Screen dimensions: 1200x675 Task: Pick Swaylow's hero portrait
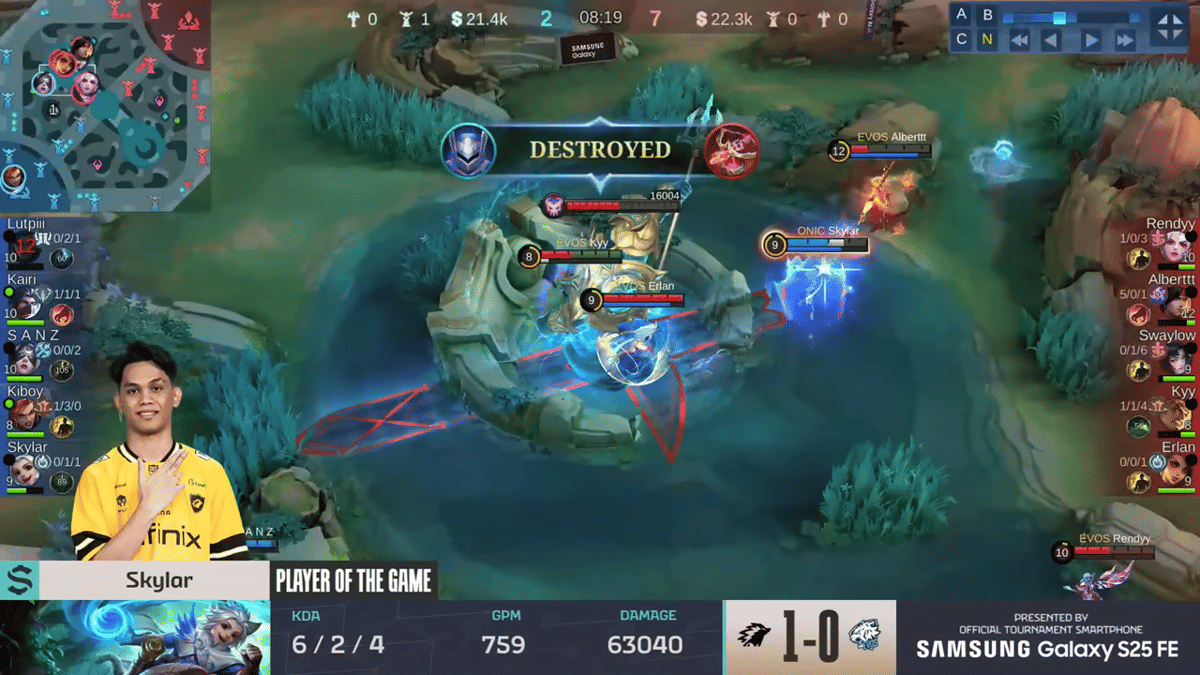point(1176,357)
